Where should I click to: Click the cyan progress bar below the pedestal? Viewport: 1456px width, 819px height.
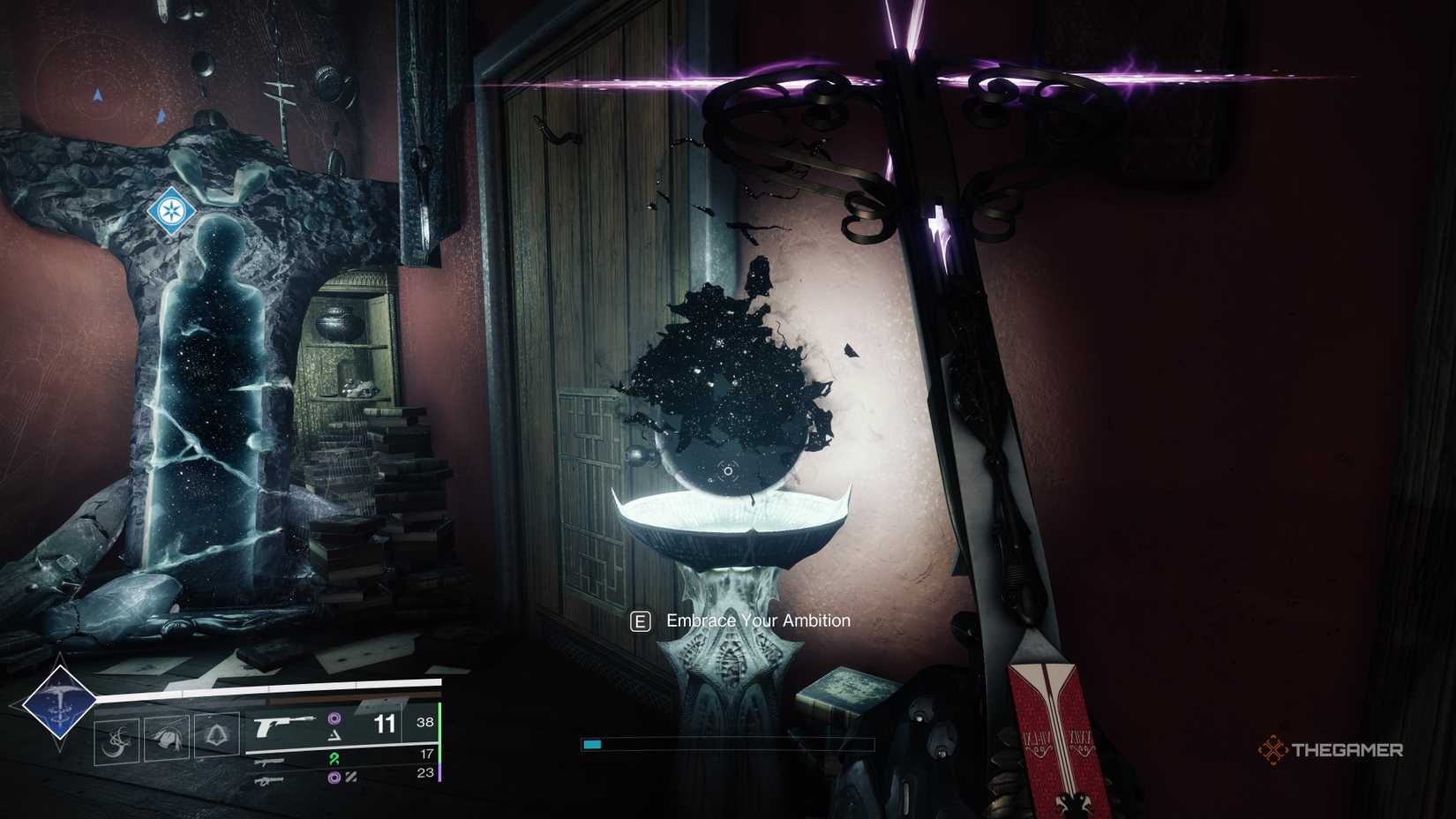[x=593, y=744]
